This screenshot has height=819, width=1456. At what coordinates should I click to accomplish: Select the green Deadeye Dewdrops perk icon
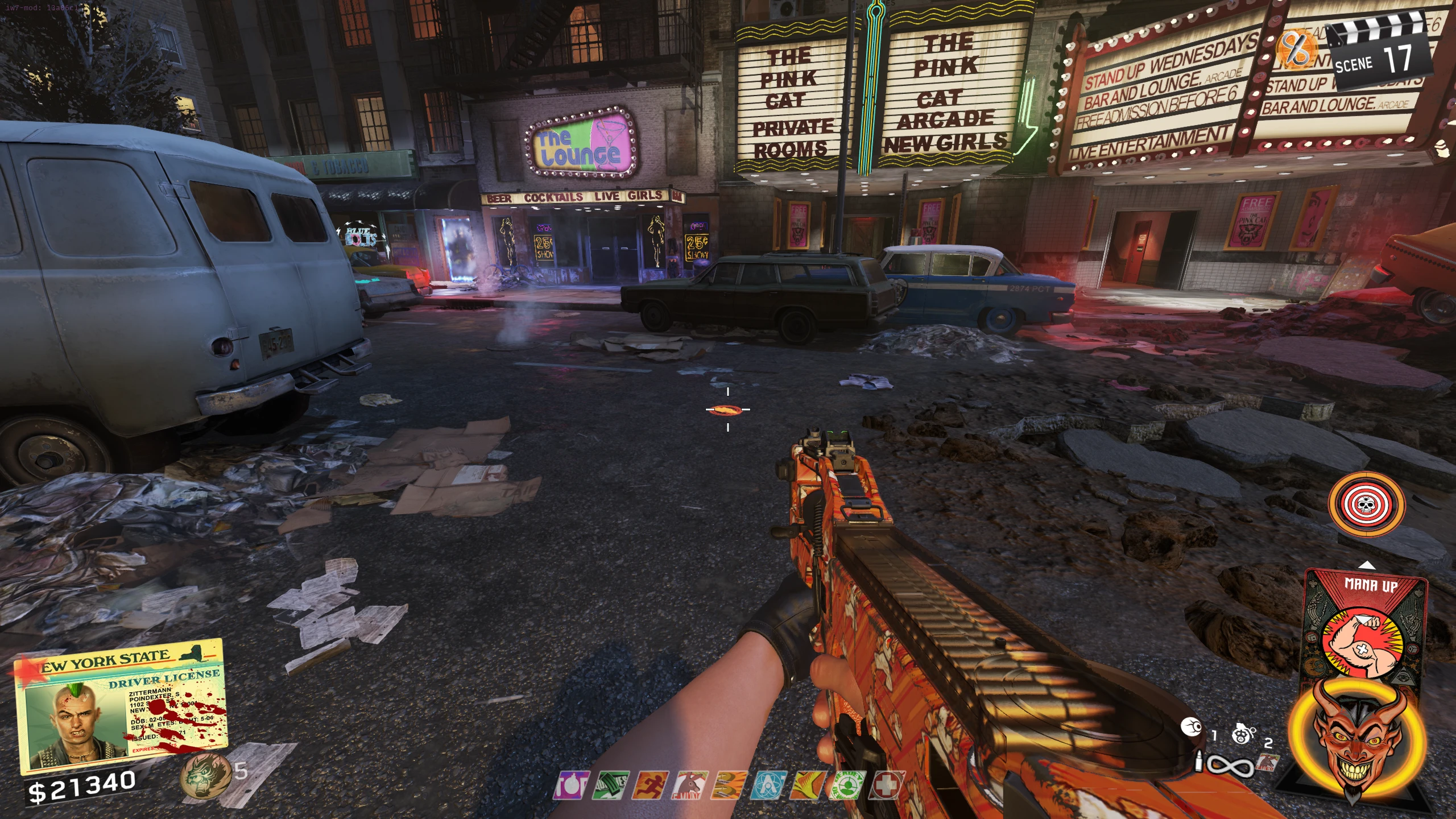tap(848, 786)
